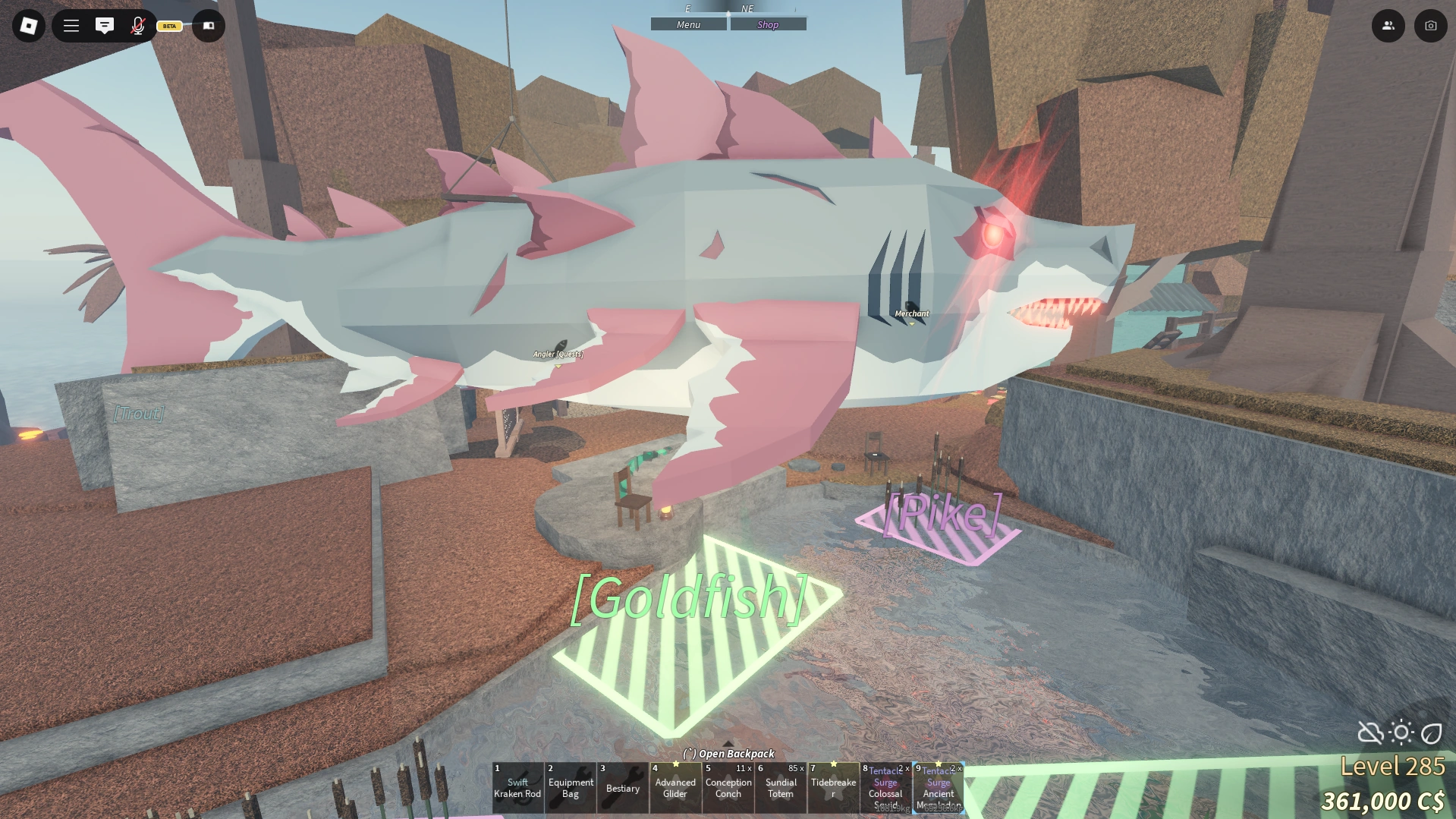Equip the Advanced Glider from the hotbar
Viewport: 1456px width, 819px height.
point(675,789)
